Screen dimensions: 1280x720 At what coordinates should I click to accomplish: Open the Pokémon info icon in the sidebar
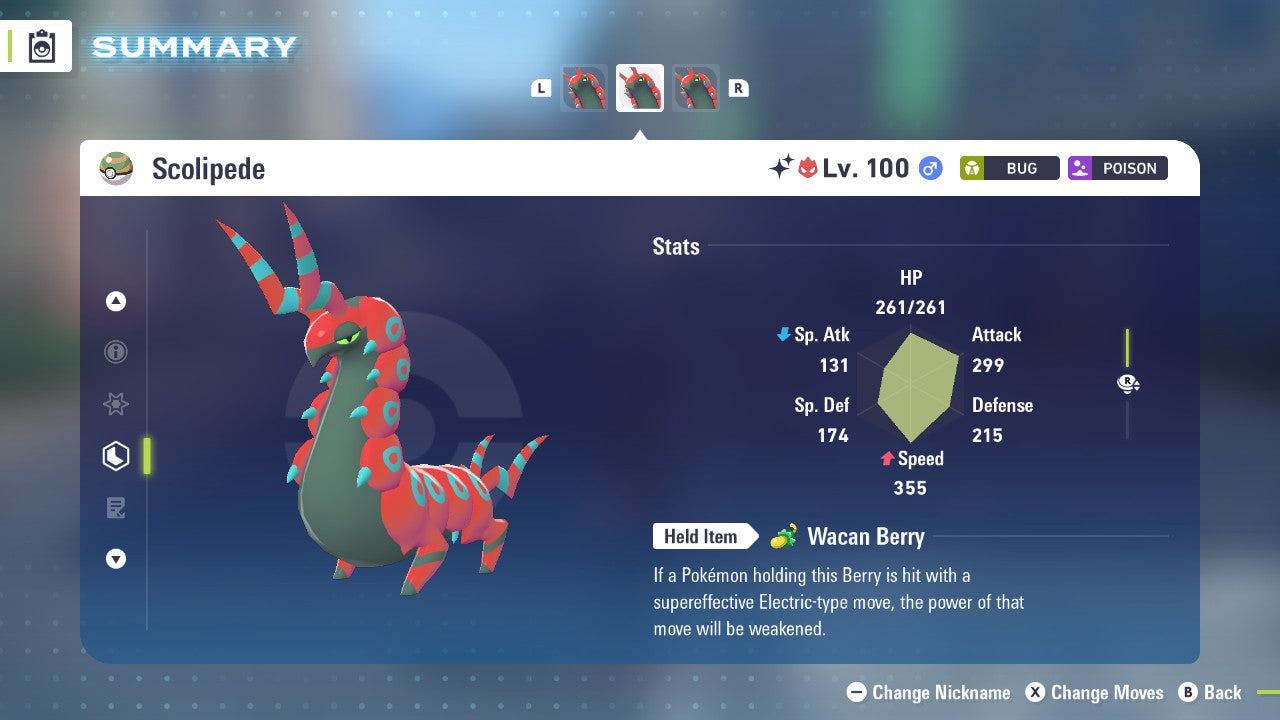click(x=115, y=352)
